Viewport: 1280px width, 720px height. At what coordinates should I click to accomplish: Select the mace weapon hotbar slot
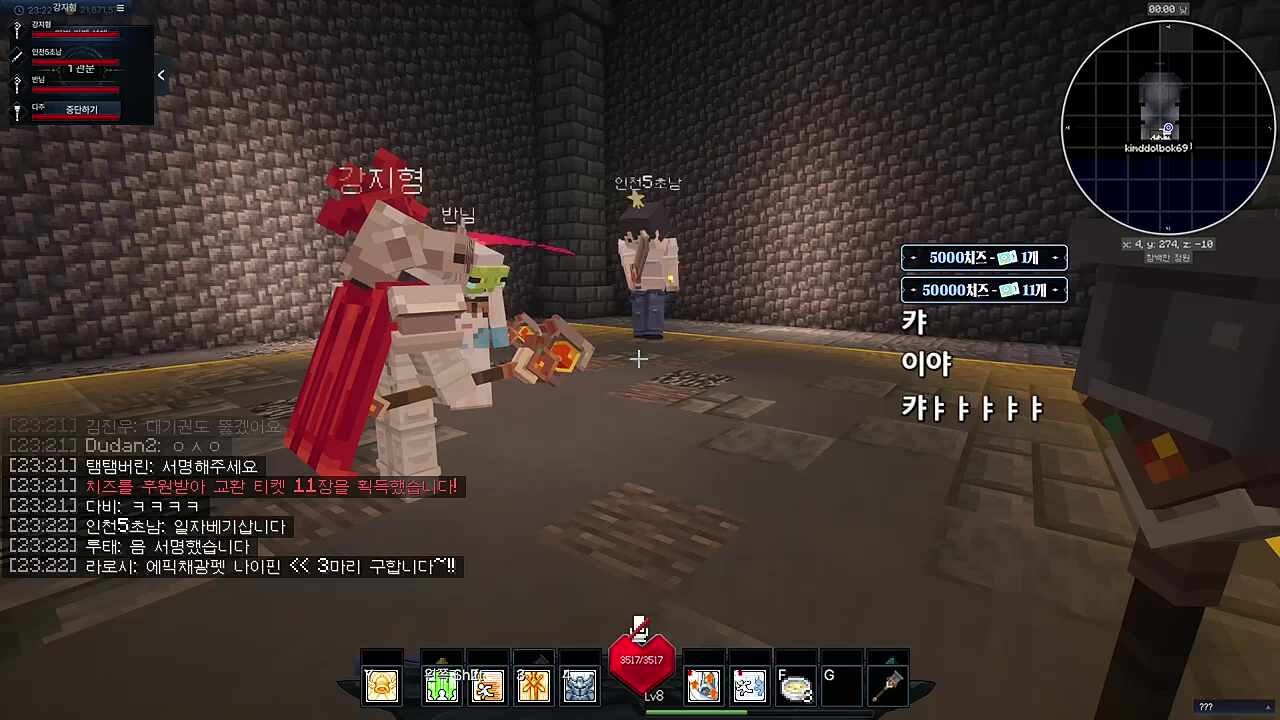tap(888, 685)
